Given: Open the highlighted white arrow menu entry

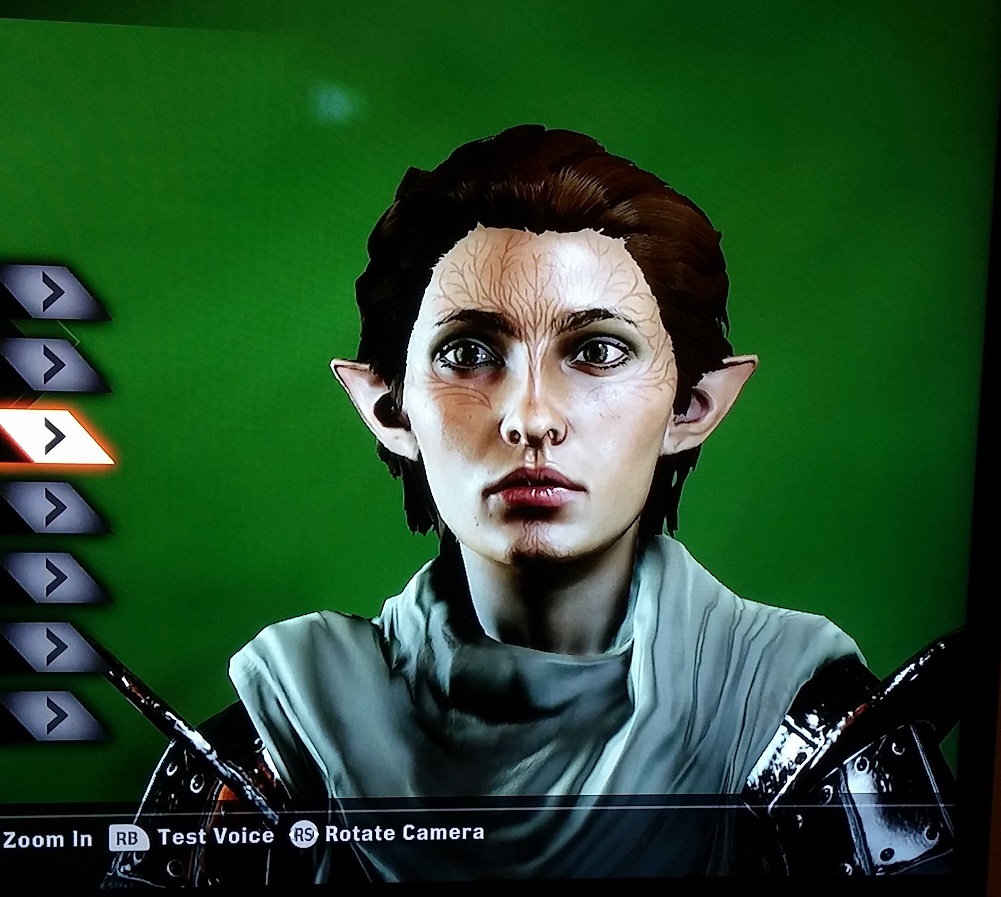Looking at the screenshot, I should coord(54,437).
